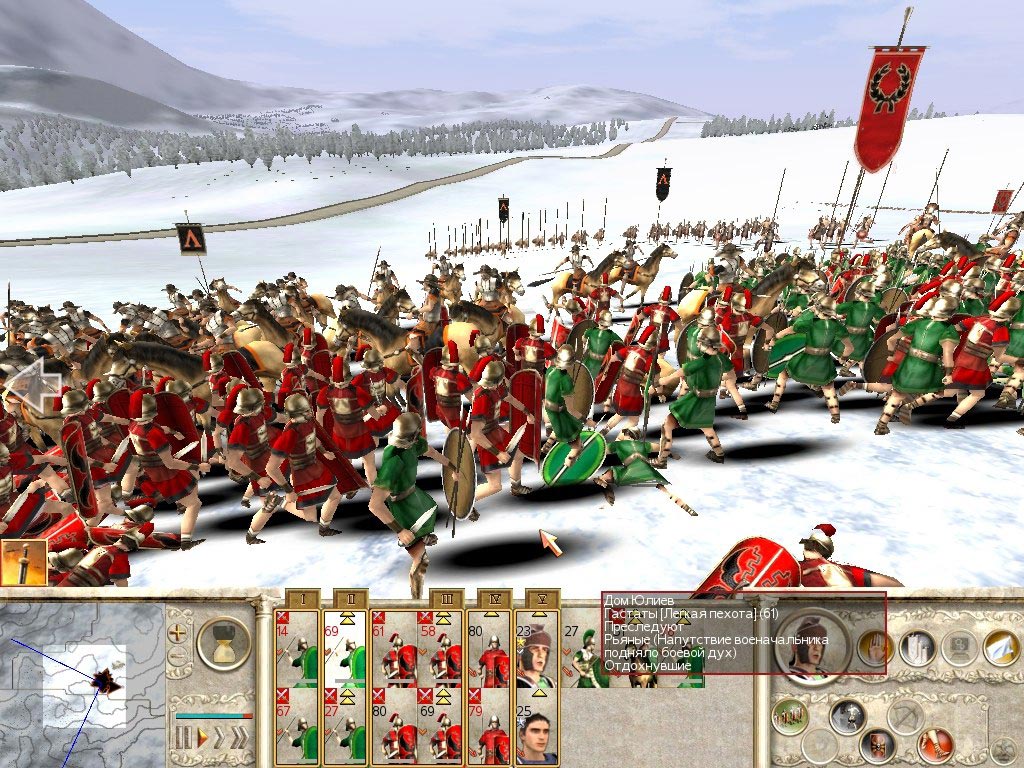Select unit group III tab
This screenshot has height=768, width=1024.
pyautogui.click(x=450, y=598)
